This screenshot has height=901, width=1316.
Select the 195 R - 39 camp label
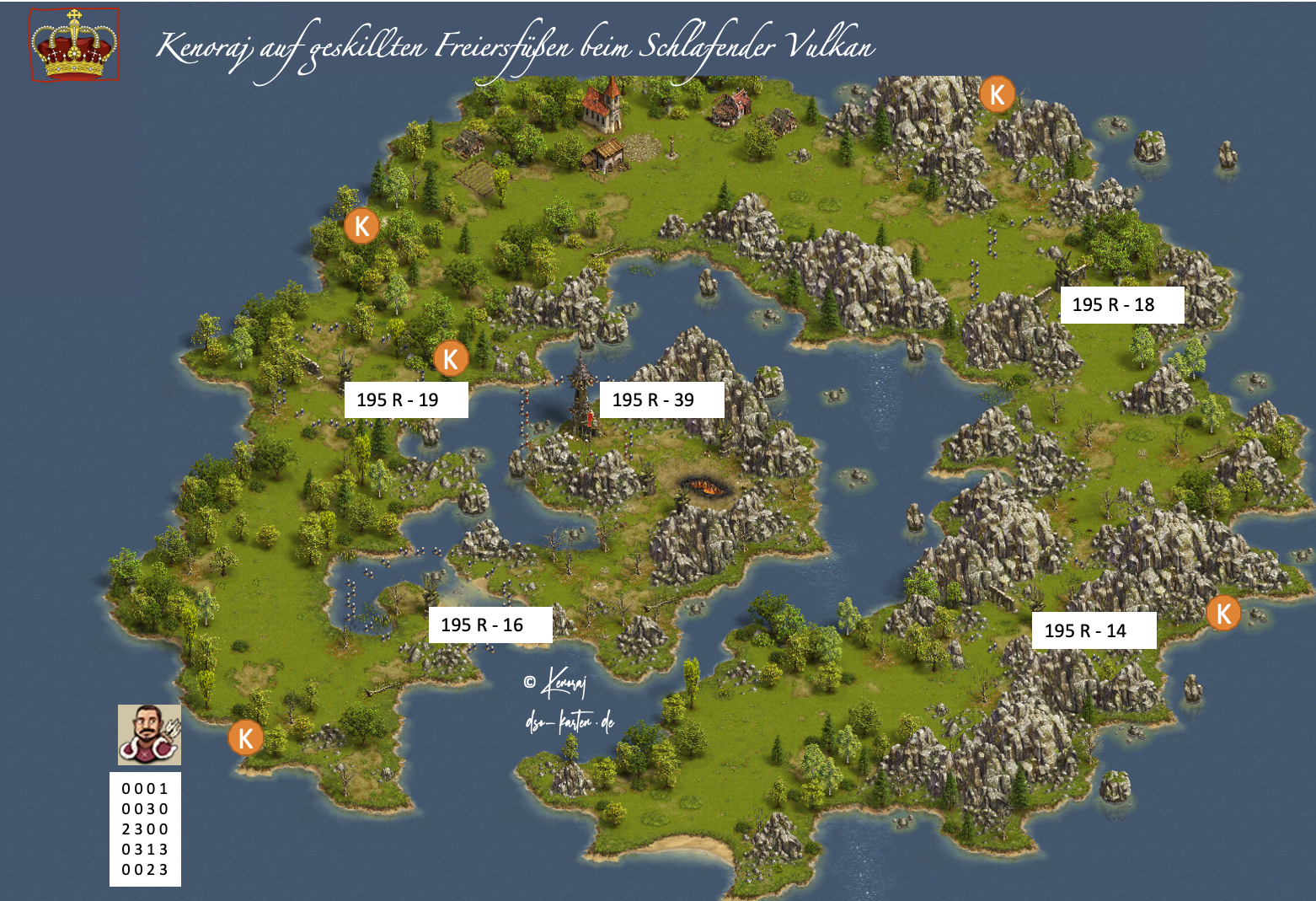[x=661, y=400]
